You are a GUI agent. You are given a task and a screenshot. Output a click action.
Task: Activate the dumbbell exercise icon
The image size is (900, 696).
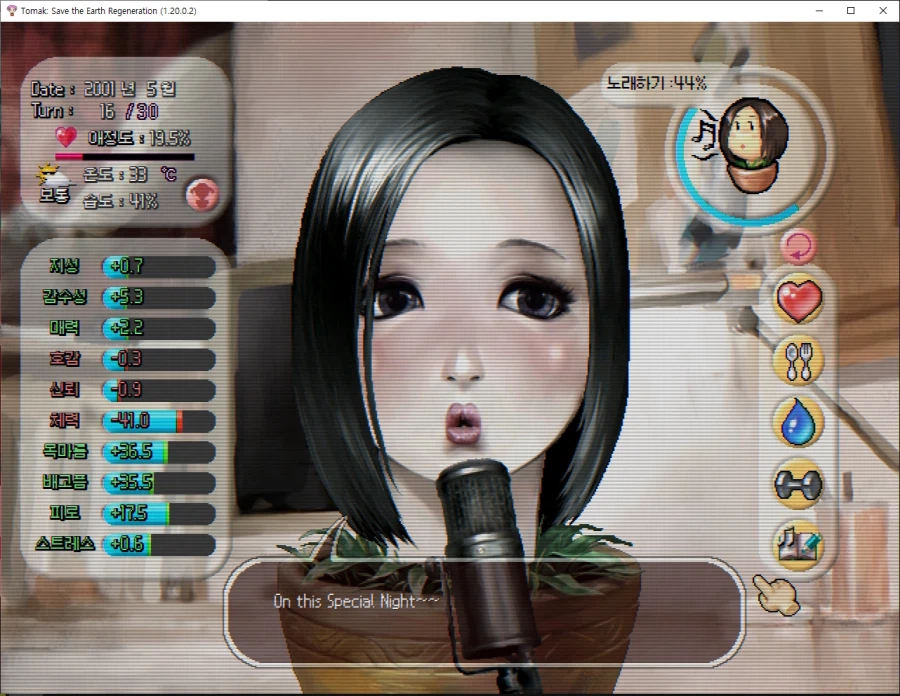[798, 484]
